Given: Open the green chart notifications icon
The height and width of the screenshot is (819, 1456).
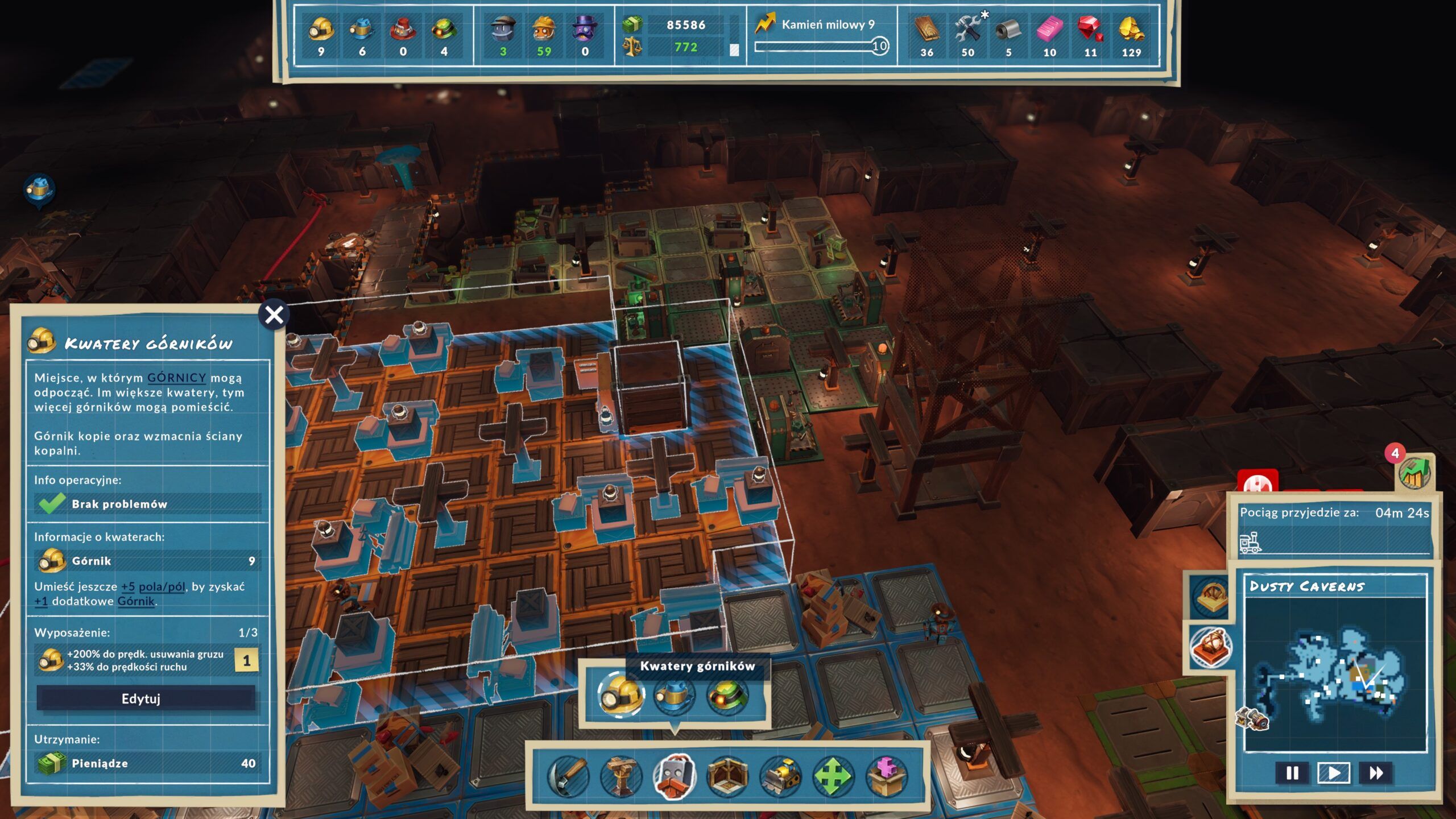Looking at the screenshot, I should point(1415,471).
